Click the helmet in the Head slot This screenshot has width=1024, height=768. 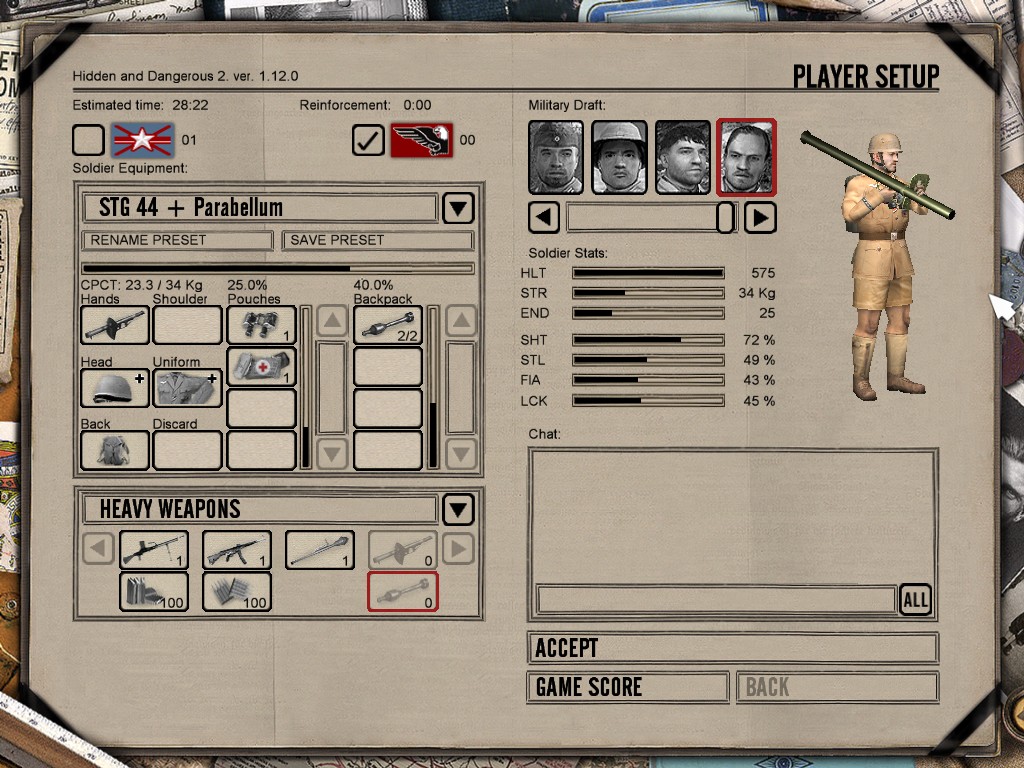point(114,388)
